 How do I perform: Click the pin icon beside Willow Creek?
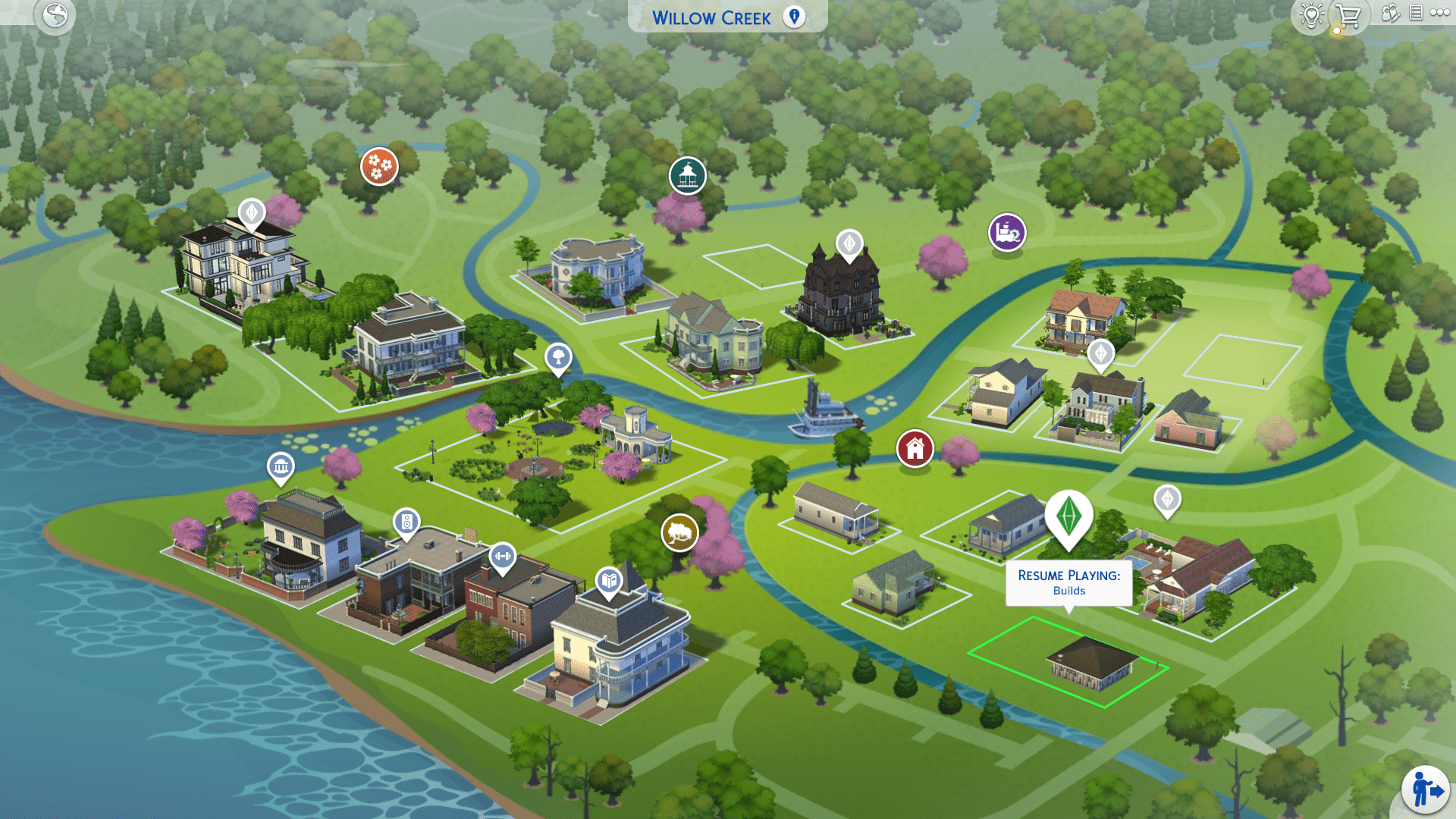pyautogui.click(x=794, y=17)
